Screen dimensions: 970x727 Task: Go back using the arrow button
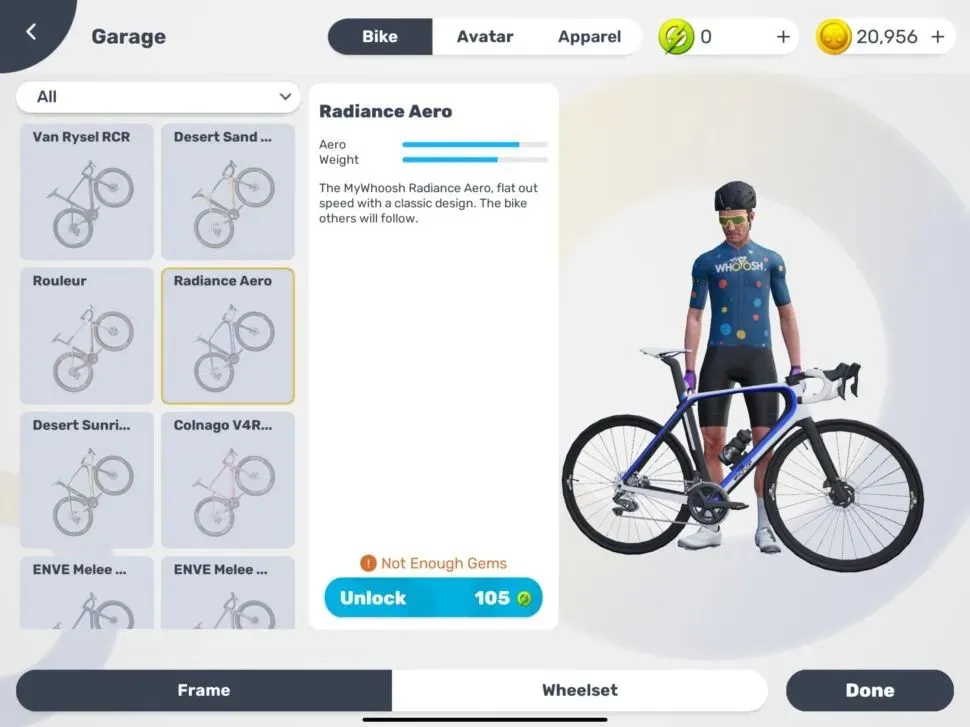31,32
